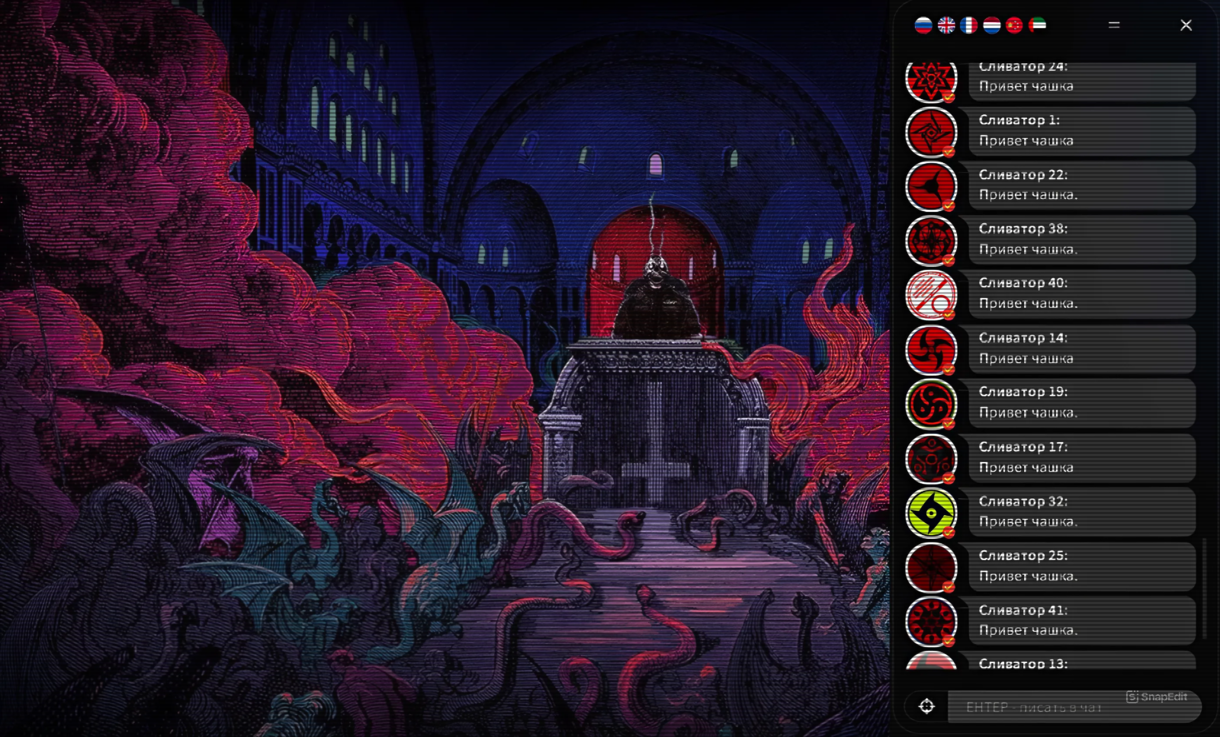
Task: Select the message from Сливатор 22
Action: click(x=1081, y=185)
